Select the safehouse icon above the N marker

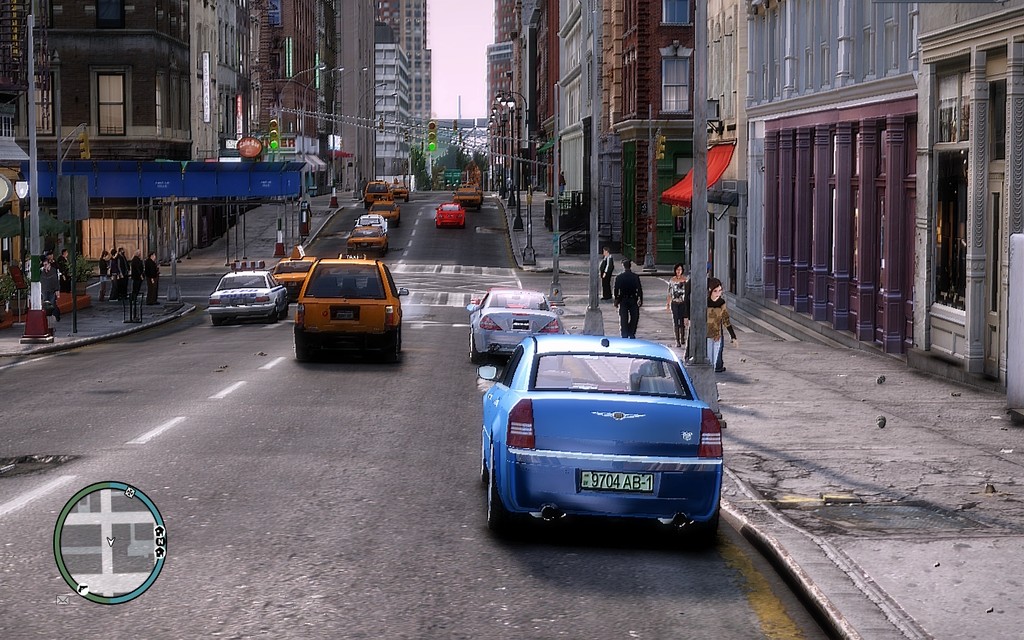click(158, 530)
